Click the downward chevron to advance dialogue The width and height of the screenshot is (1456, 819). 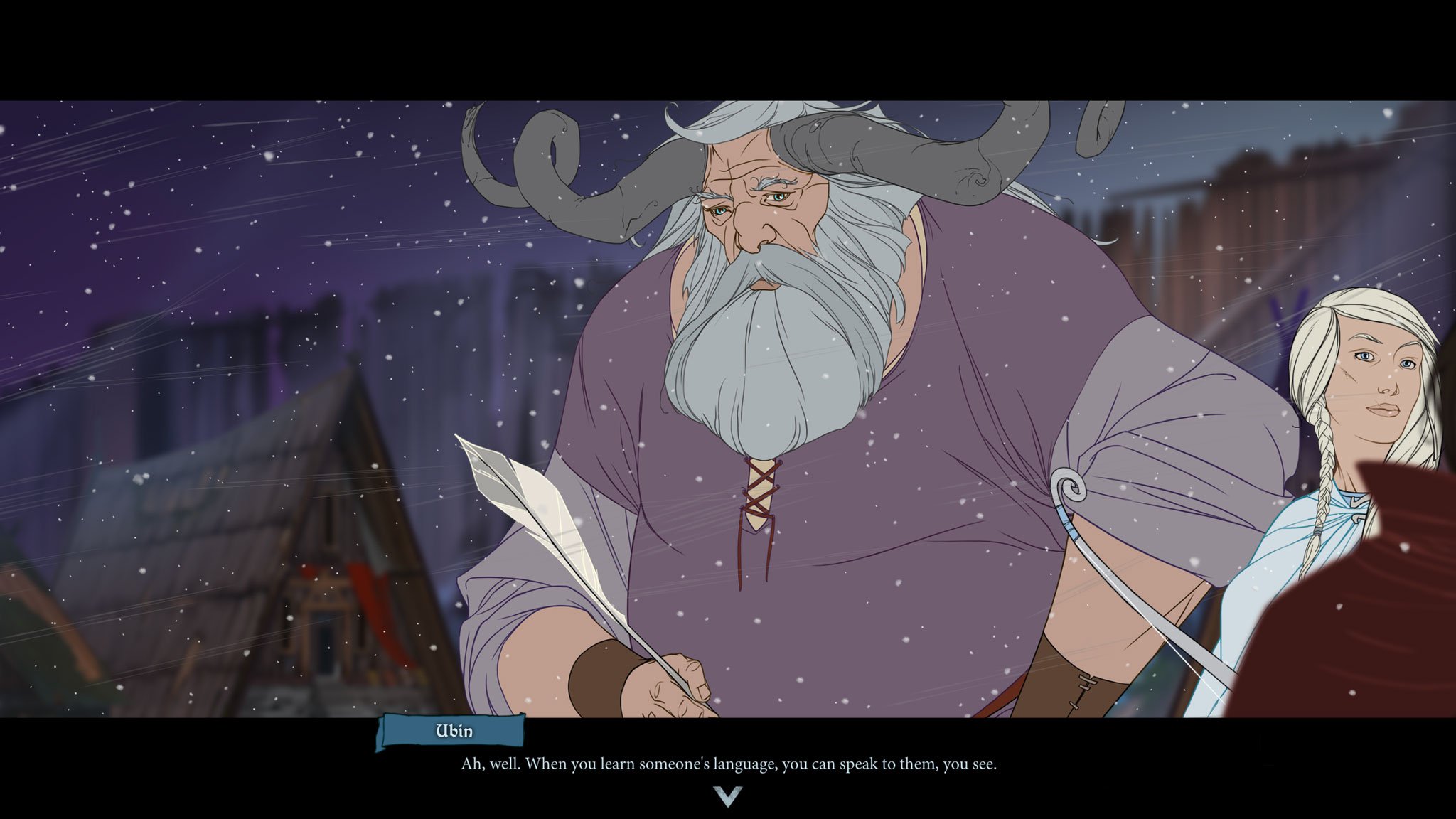pyautogui.click(x=728, y=798)
